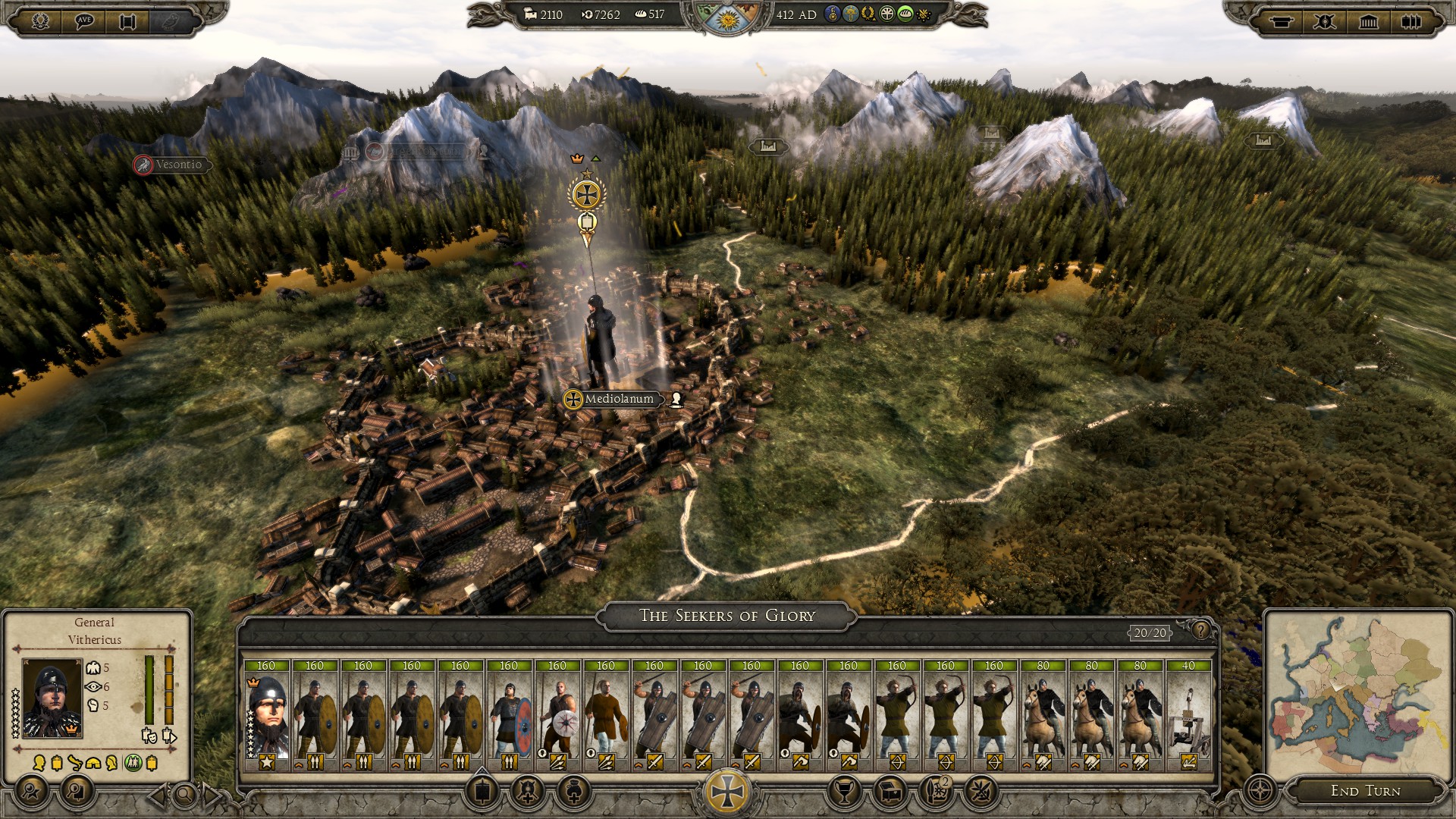End the current turn
The width and height of the screenshot is (1456, 819).
pyautogui.click(x=1365, y=791)
